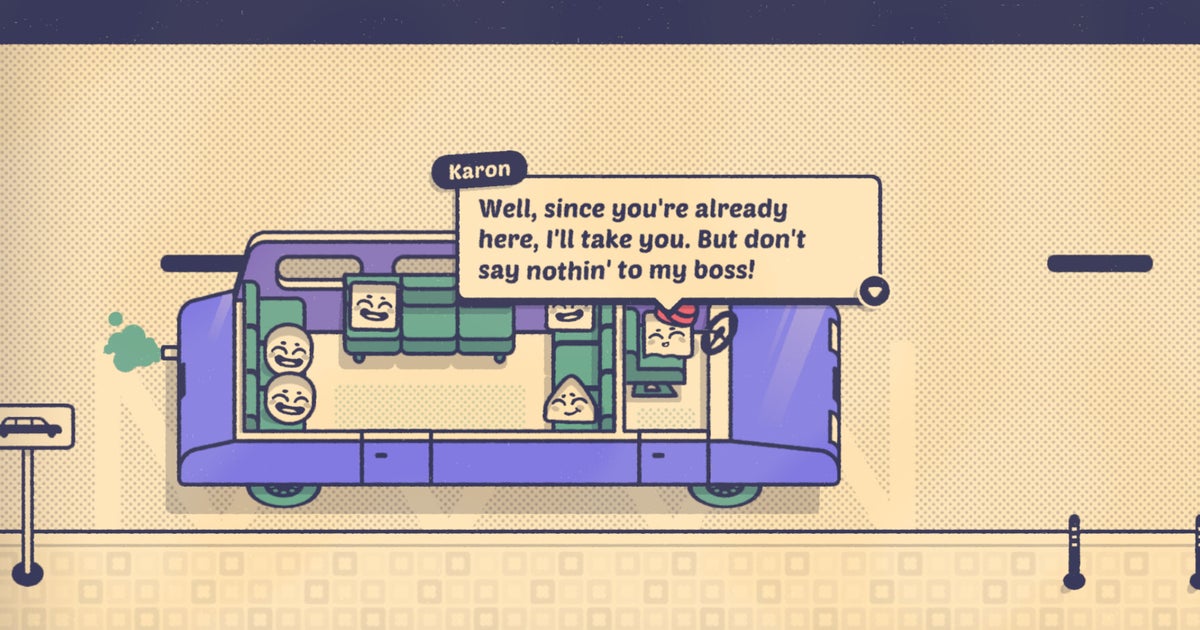1200x630 pixels.
Task: Advance dialogue with the heart continue button
Action: pyautogui.click(x=874, y=290)
